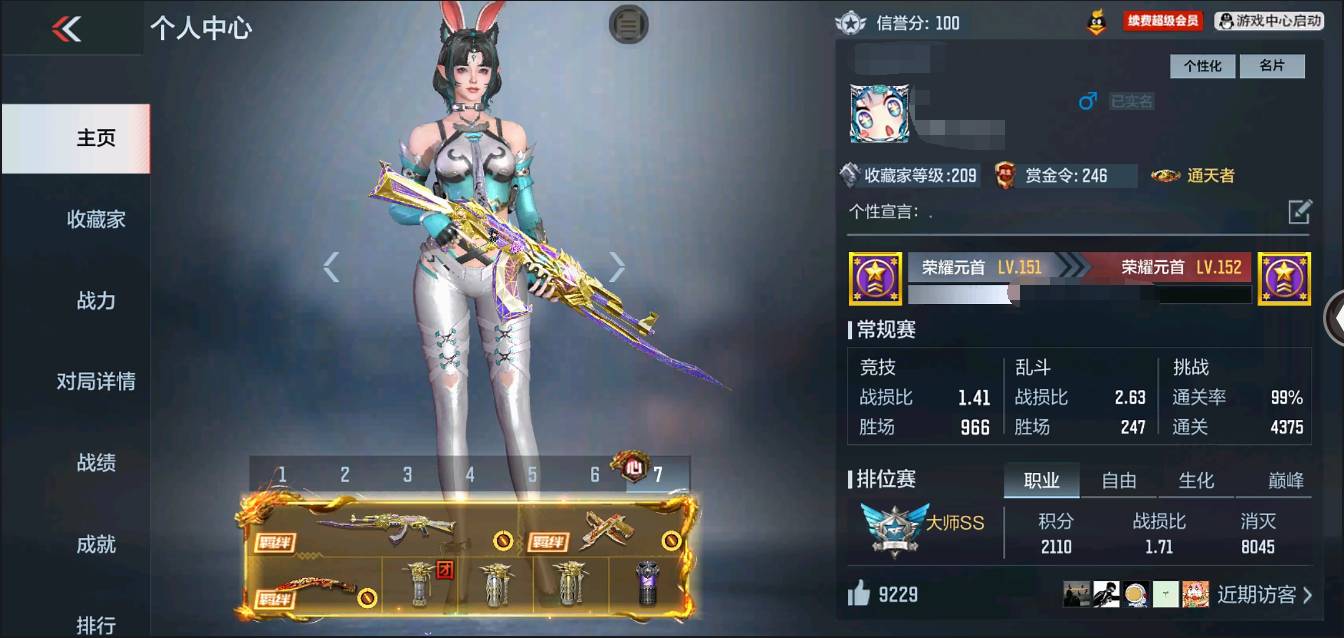Select the 巅峰 ranked tab
Viewport: 1344px width, 638px height.
click(1285, 481)
